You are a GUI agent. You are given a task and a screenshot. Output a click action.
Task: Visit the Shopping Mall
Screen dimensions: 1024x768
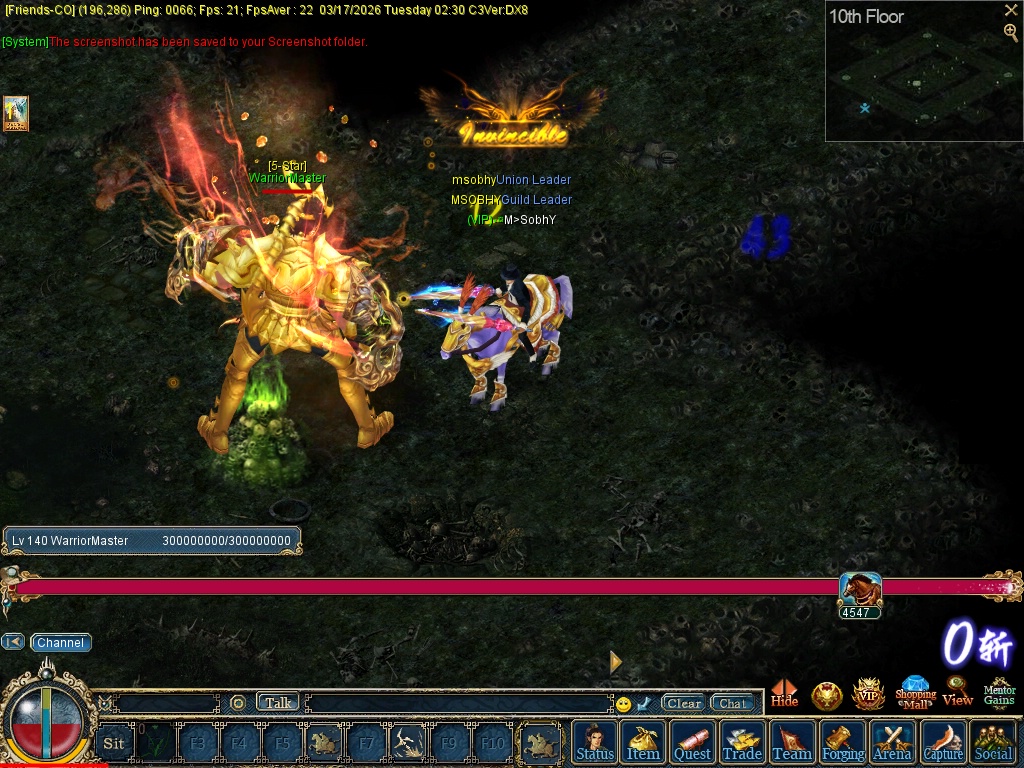point(915,692)
